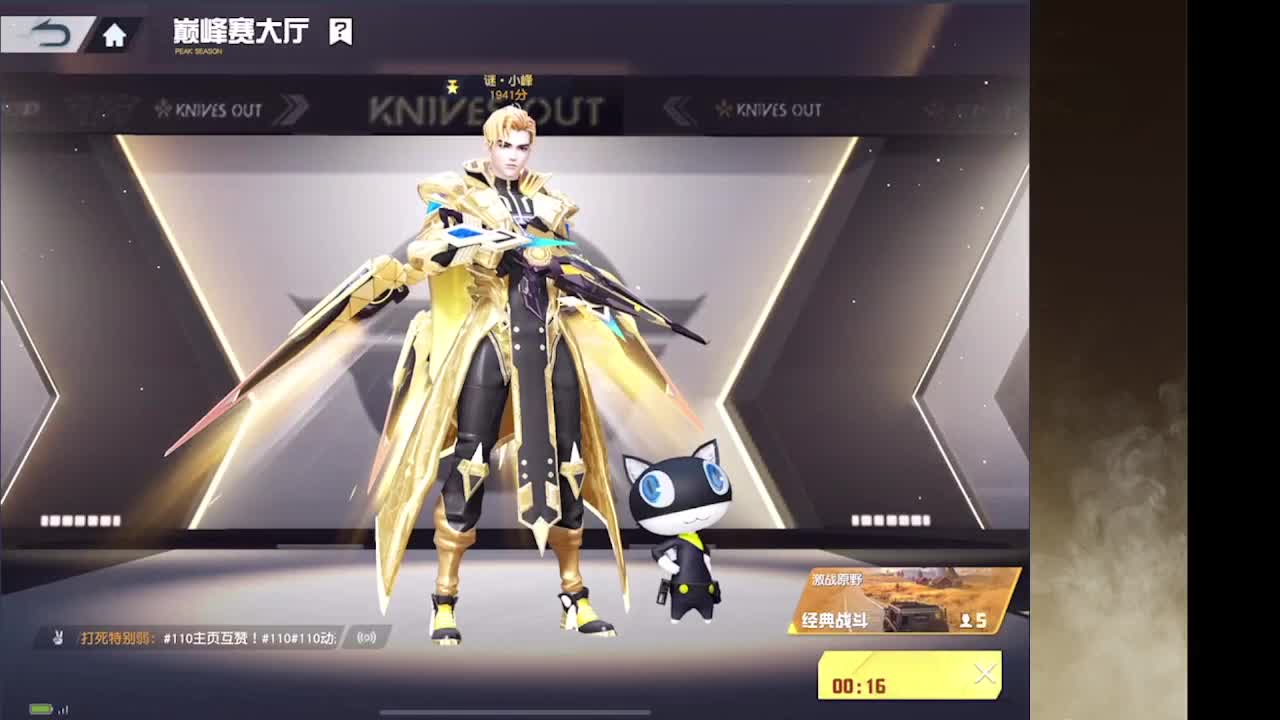1280x720 pixels.
Task: Cancel matchmaking with the X on the timer
Action: click(x=985, y=671)
